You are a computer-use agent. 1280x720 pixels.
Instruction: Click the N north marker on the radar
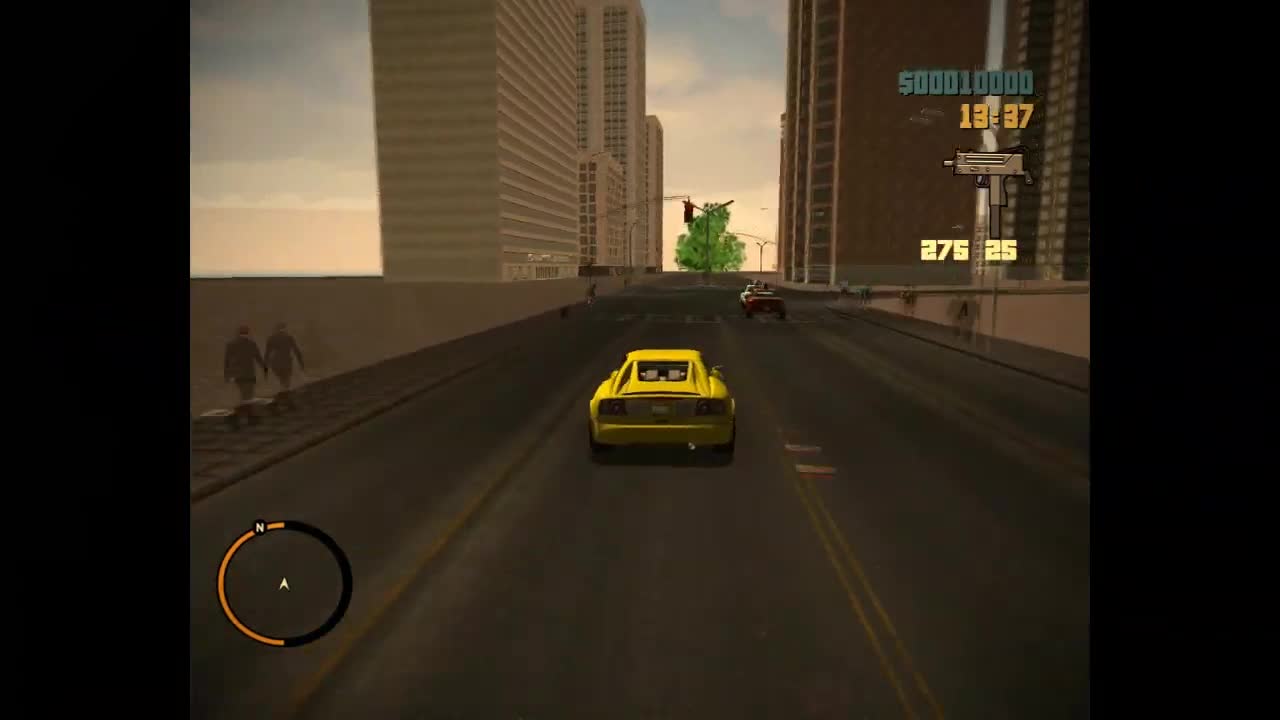(x=259, y=527)
